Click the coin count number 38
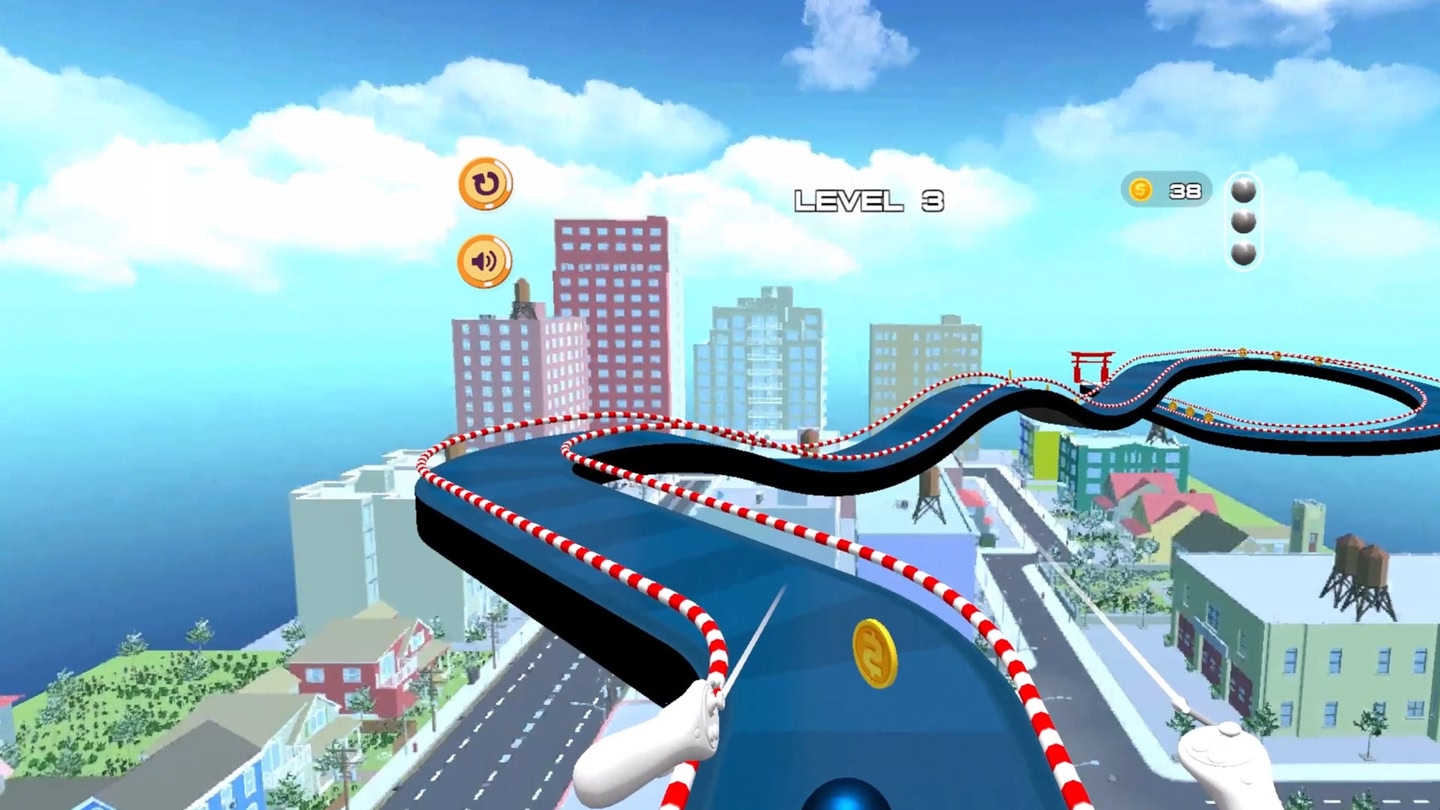Viewport: 1440px width, 810px height. [x=1186, y=189]
